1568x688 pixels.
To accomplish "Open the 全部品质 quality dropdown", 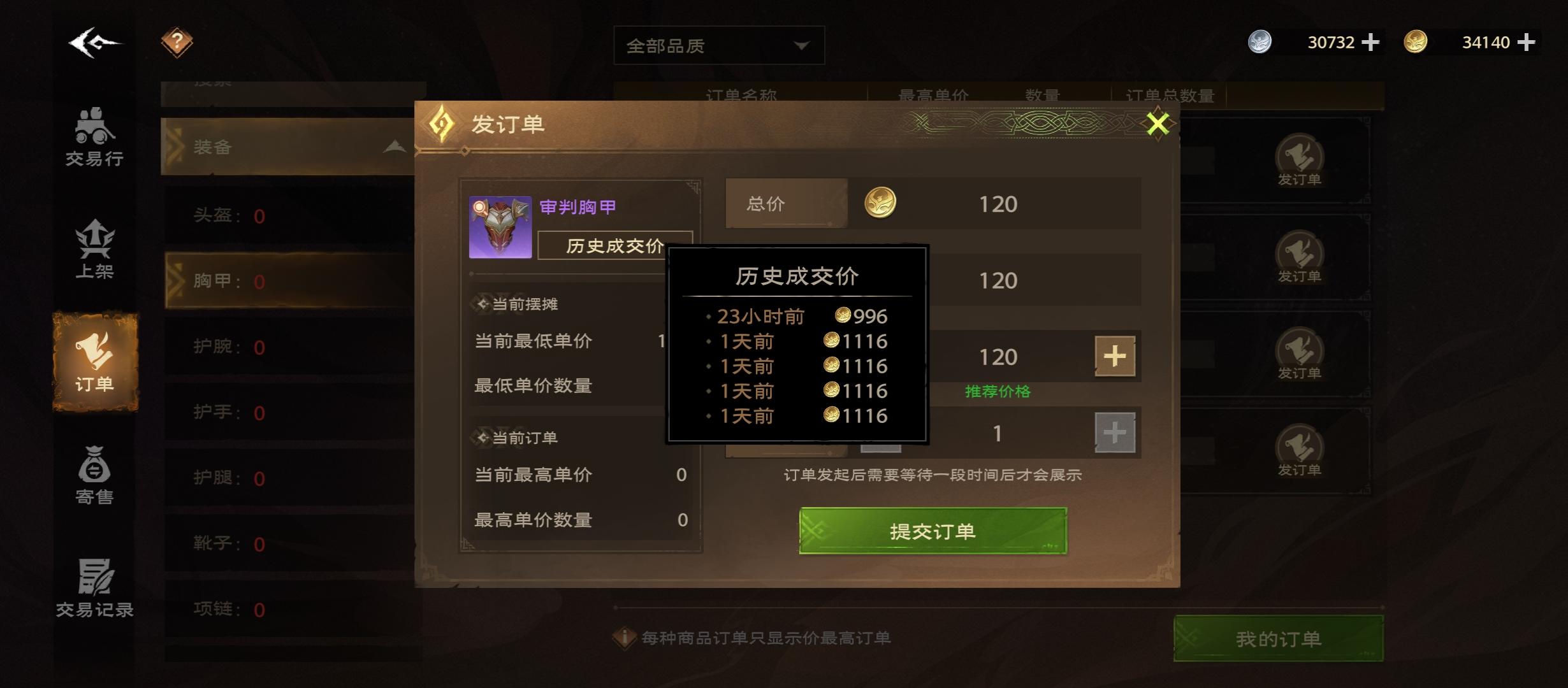I will [x=718, y=45].
